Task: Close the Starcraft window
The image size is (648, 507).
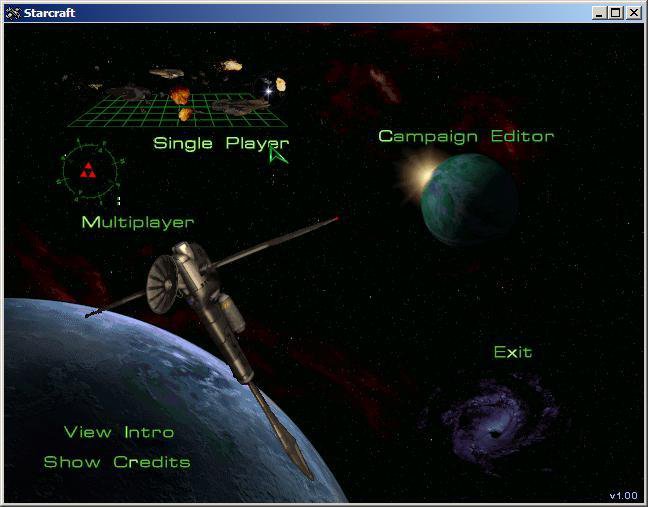Action: click(633, 13)
